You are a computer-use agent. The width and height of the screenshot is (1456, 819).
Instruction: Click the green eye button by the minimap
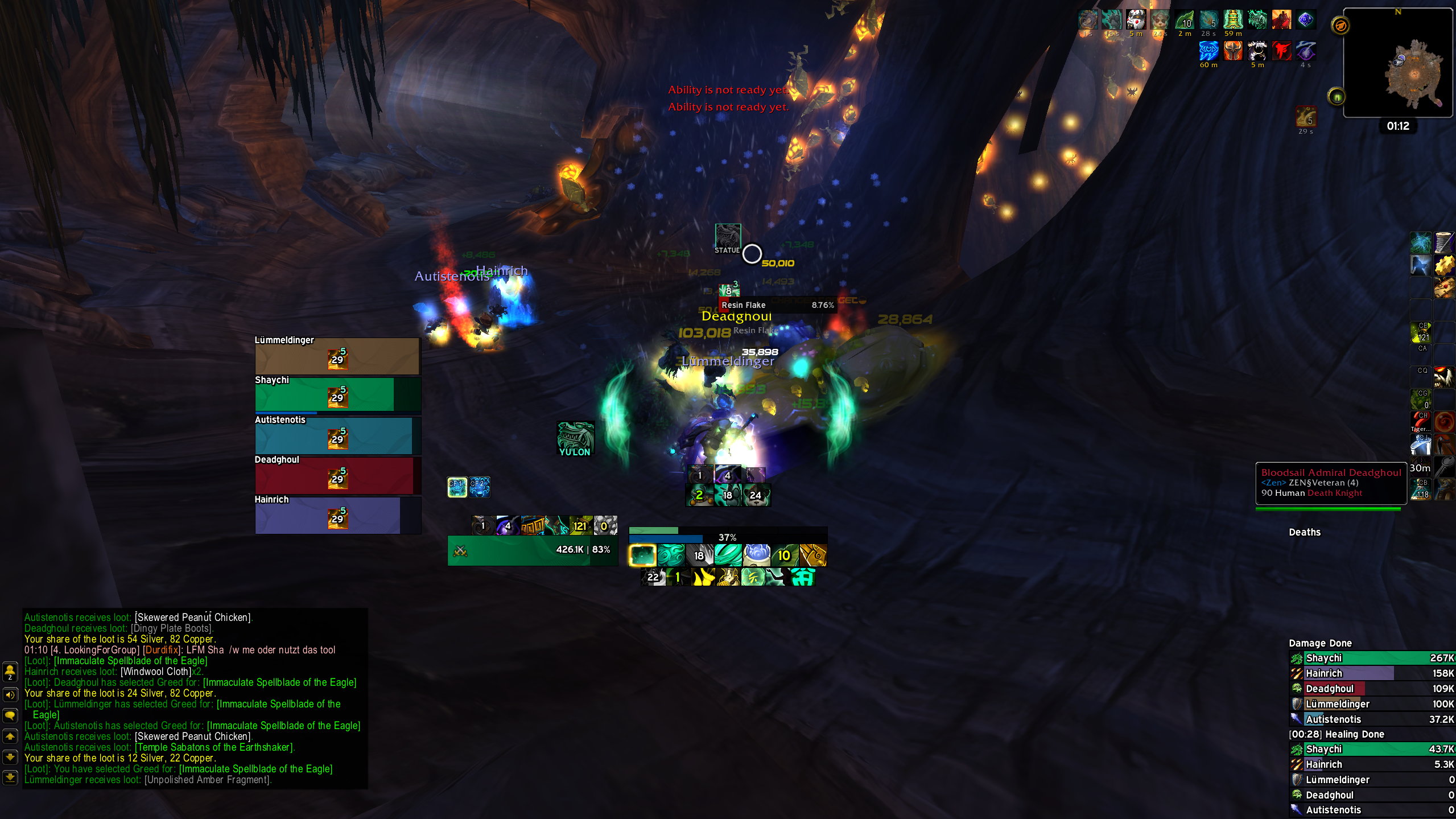coord(1337,97)
